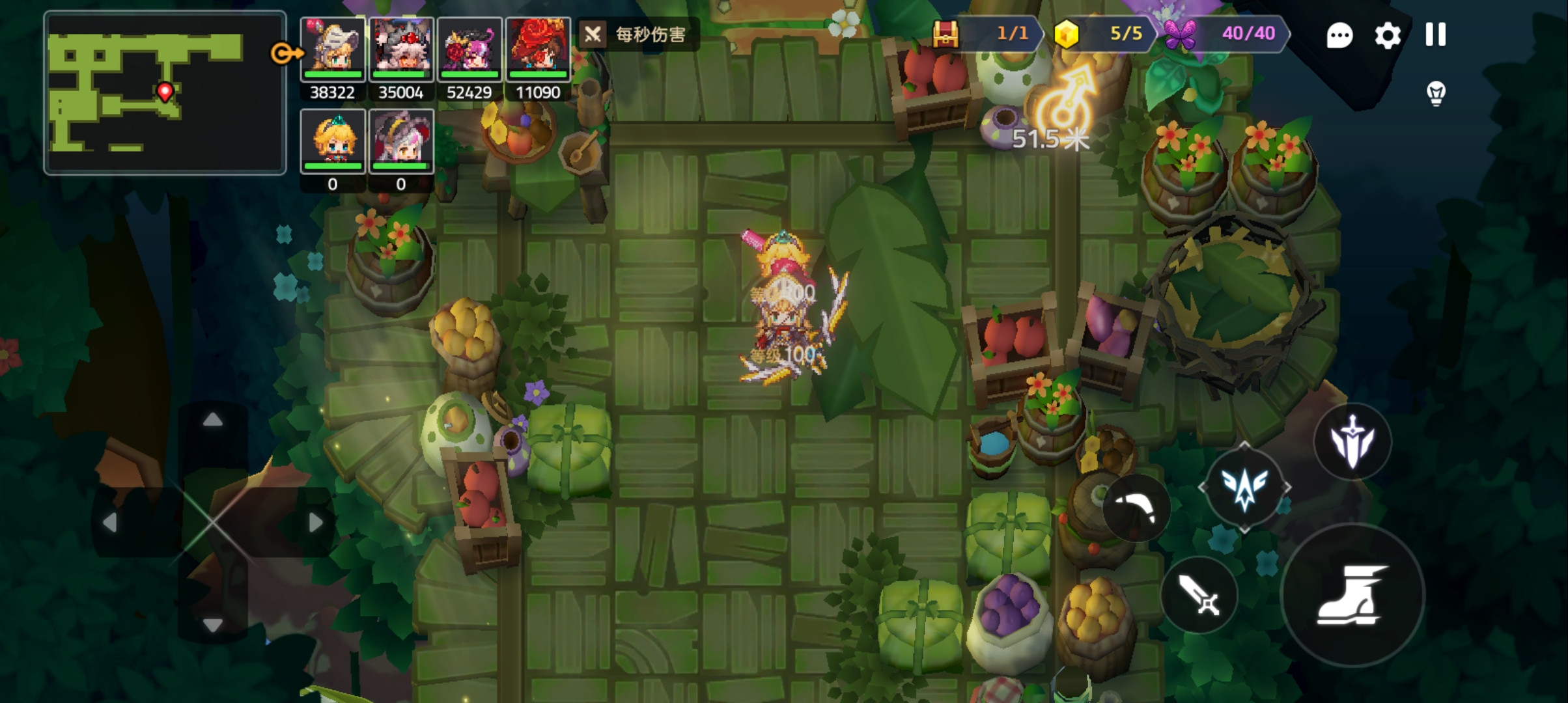The image size is (1568, 703).
Task: Attack with the sword button
Action: (x=1199, y=595)
